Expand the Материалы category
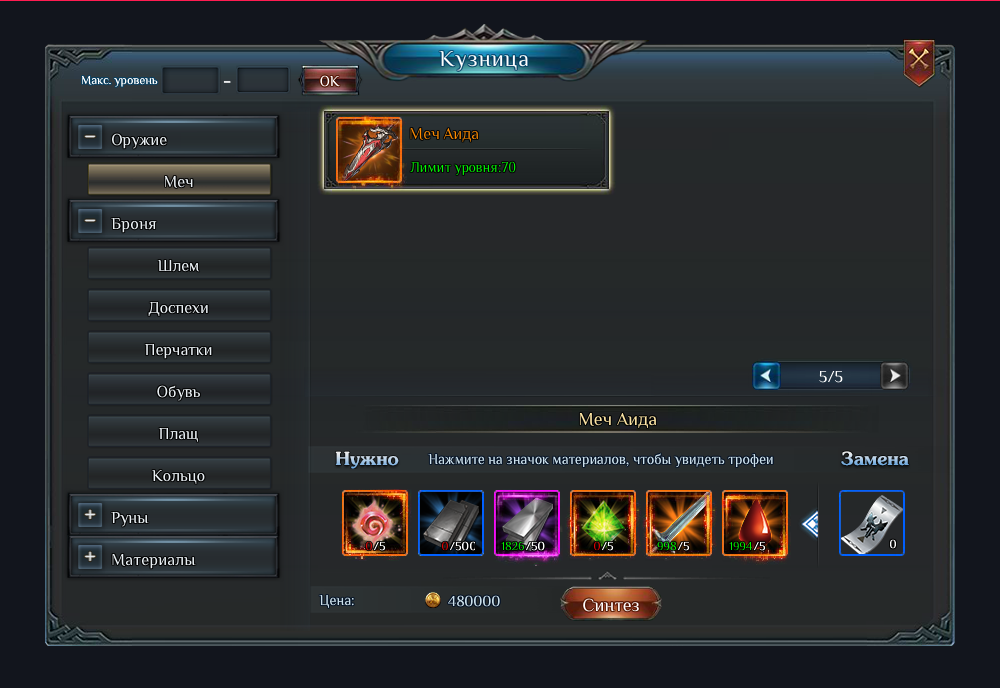Viewport: 1000px width, 688px height. [x=90, y=558]
